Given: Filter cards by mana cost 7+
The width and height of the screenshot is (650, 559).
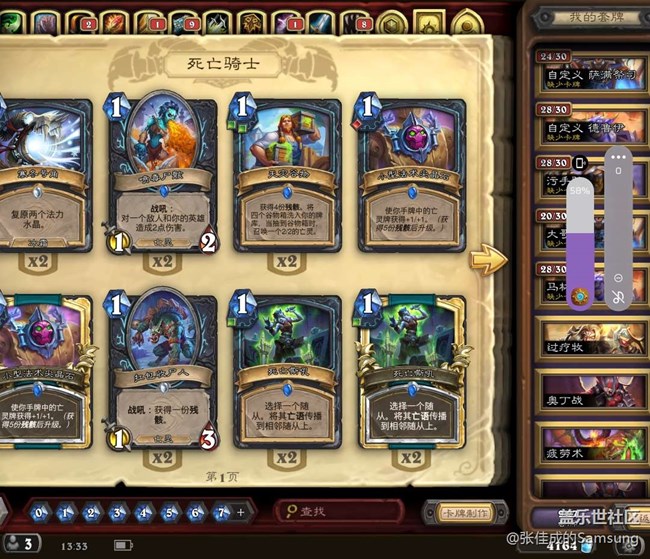Looking at the screenshot, I should pos(223,512).
